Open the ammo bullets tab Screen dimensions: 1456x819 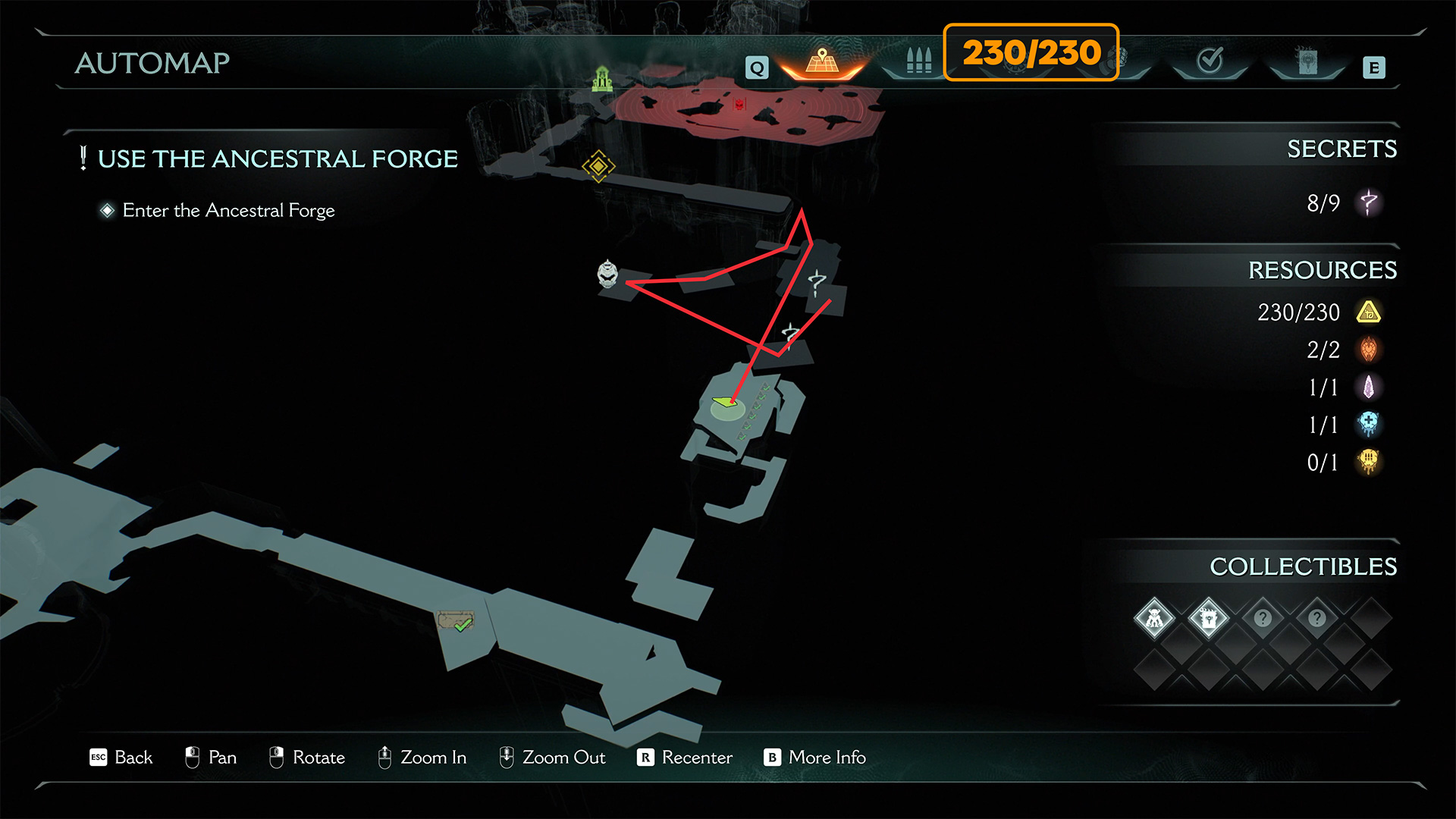click(x=918, y=61)
